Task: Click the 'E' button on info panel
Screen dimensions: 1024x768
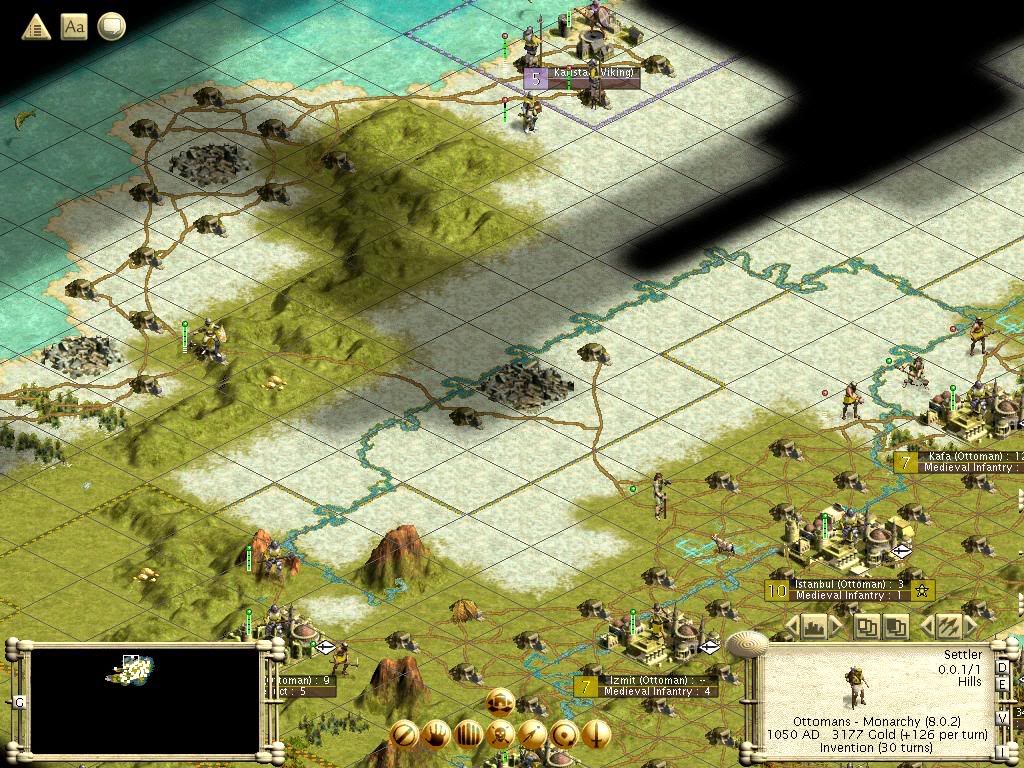Action: (x=1002, y=683)
